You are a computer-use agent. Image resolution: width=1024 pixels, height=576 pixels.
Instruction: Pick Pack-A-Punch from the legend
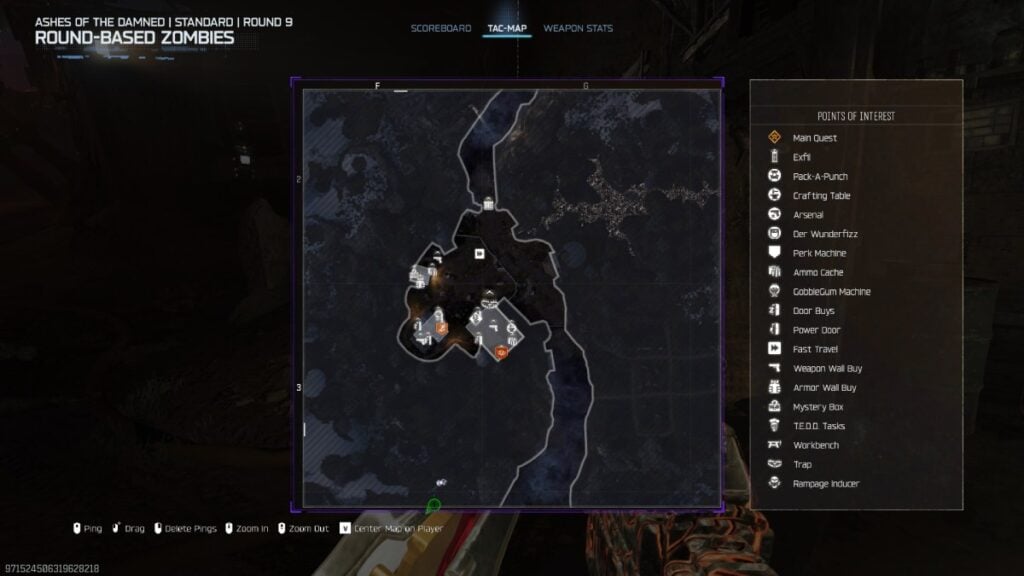819,177
